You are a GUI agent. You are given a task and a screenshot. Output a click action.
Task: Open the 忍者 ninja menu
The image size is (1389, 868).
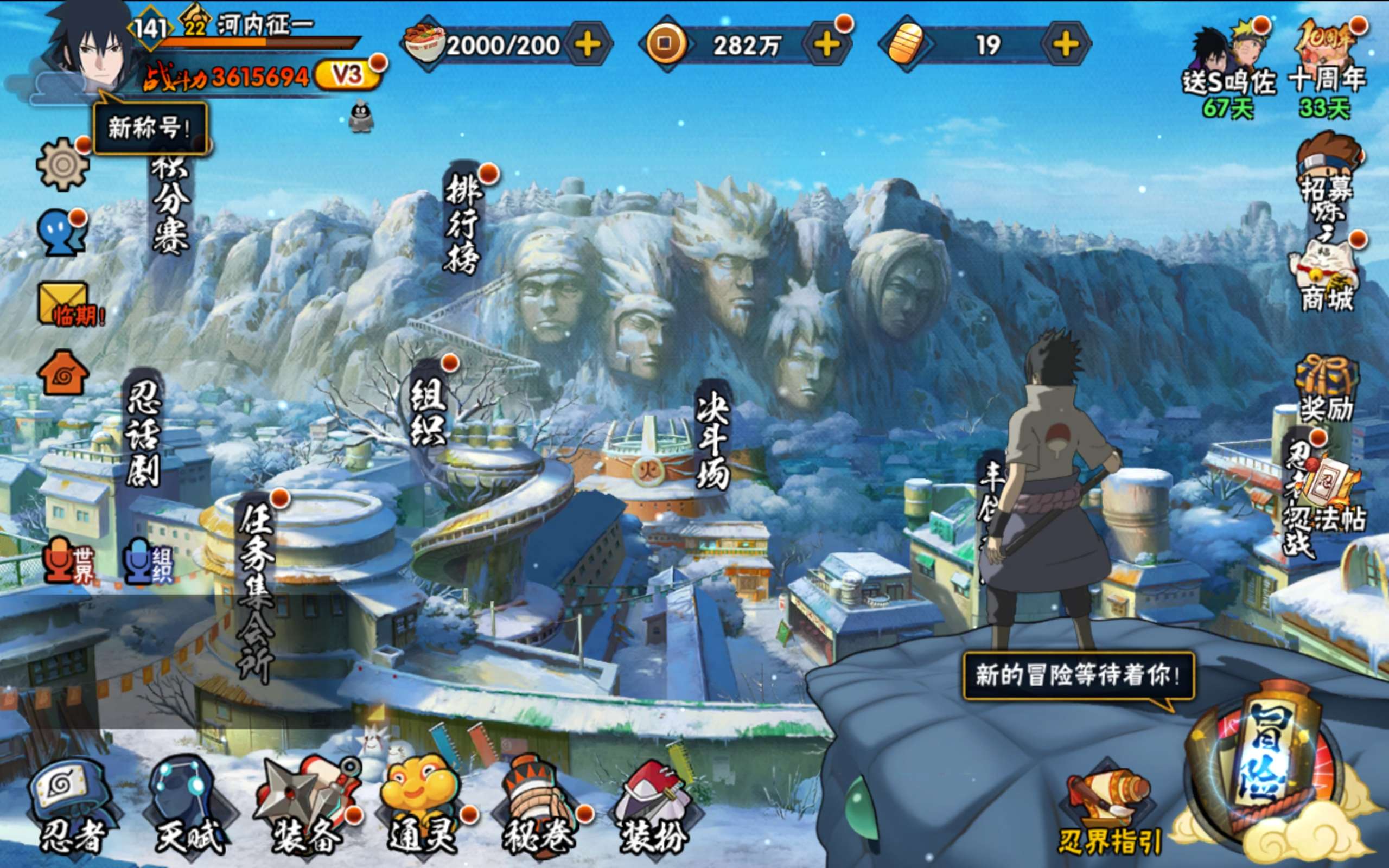(72, 807)
